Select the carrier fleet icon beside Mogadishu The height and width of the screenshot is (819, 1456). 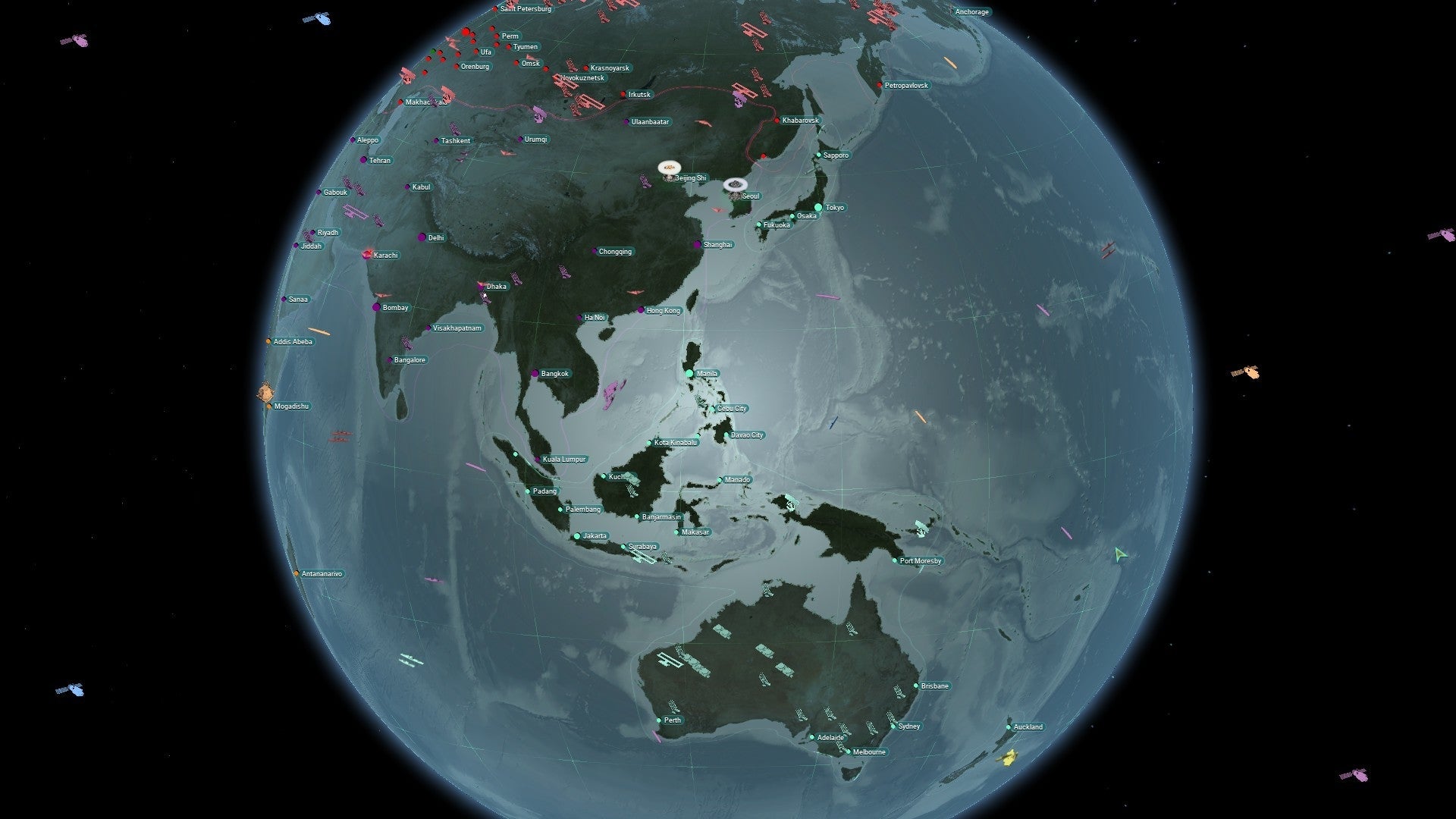(x=266, y=393)
